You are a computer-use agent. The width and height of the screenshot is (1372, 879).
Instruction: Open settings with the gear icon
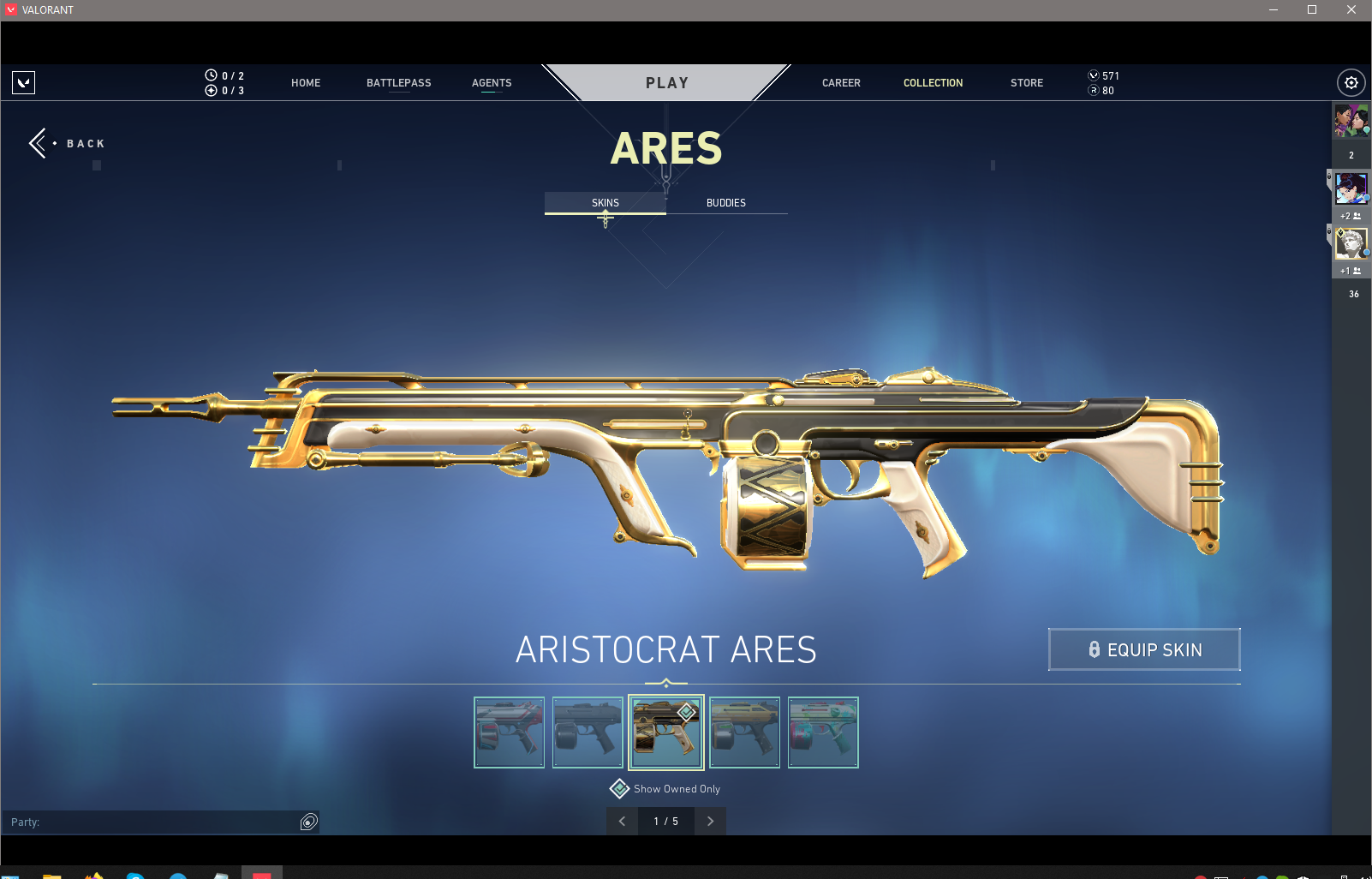tap(1351, 83)
